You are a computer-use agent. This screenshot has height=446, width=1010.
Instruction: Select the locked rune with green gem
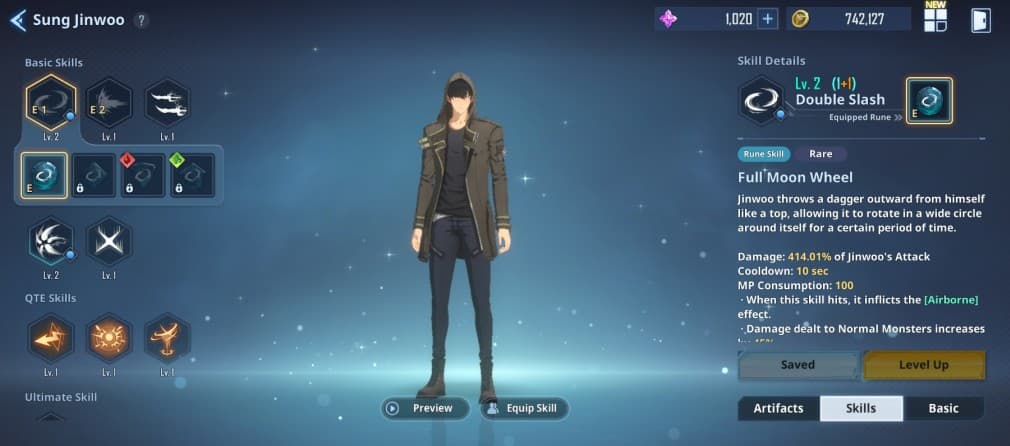click(190, 174)
